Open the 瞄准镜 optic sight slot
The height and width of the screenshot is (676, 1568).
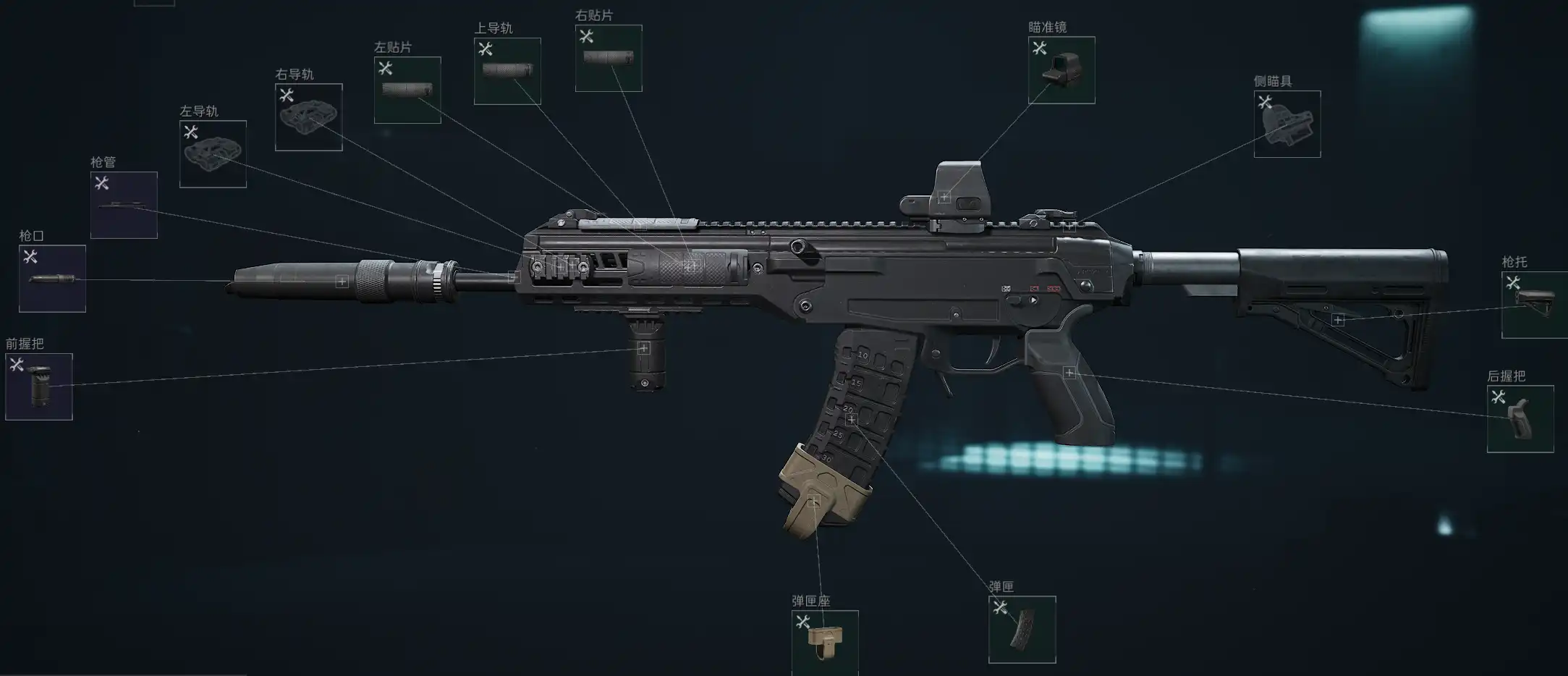(1061, 70)
